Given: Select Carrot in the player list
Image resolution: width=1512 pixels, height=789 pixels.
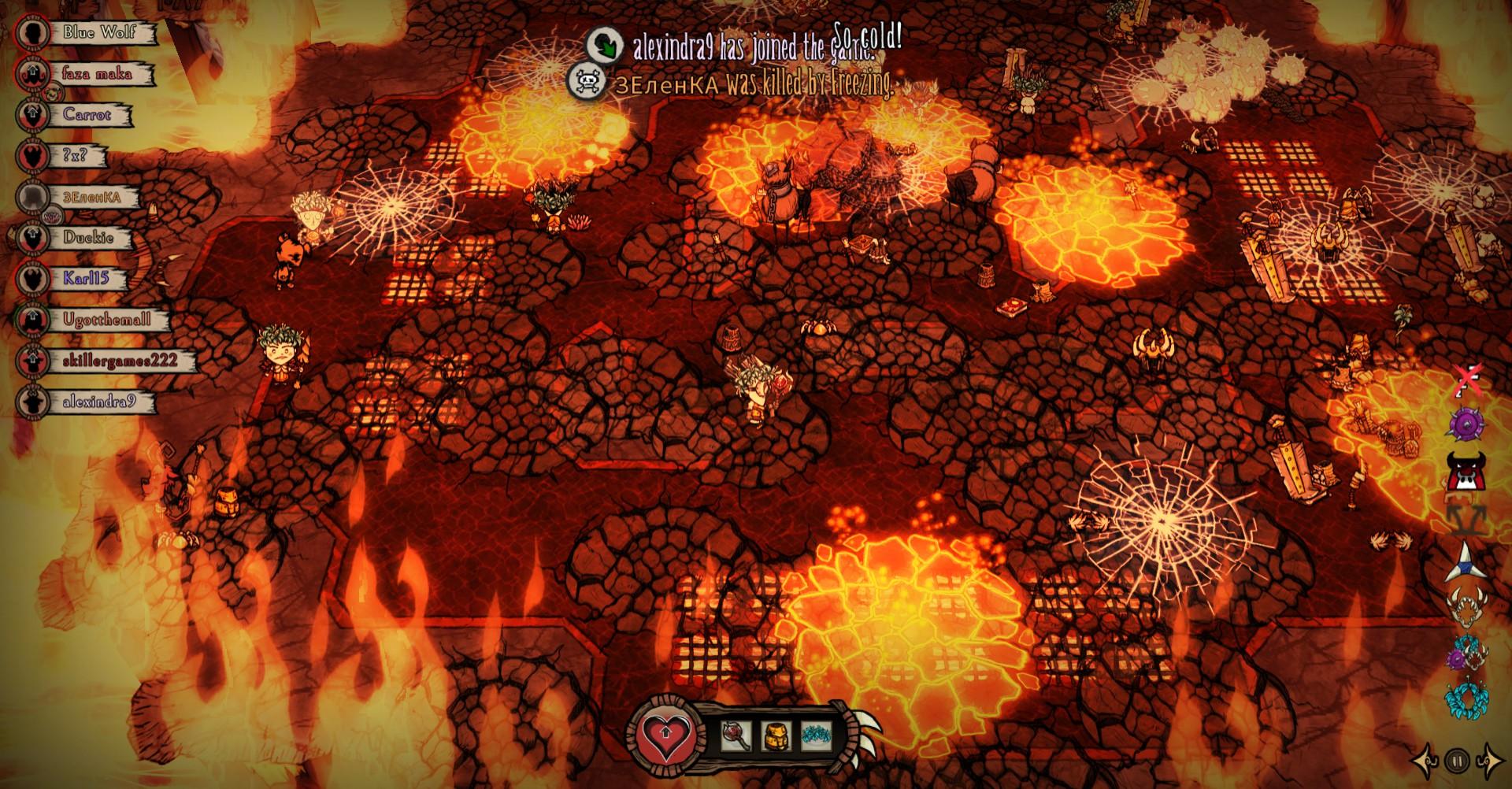Looking at the screenshot, I should pos(87,115).
